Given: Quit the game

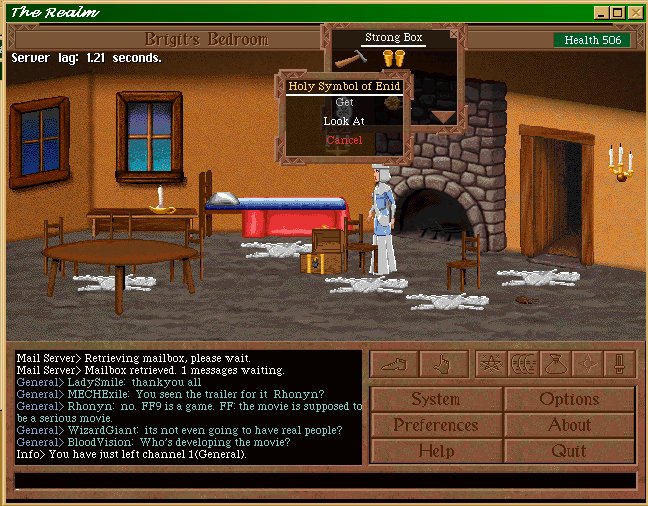Looking at the screenshot, I should coord(569,451).
